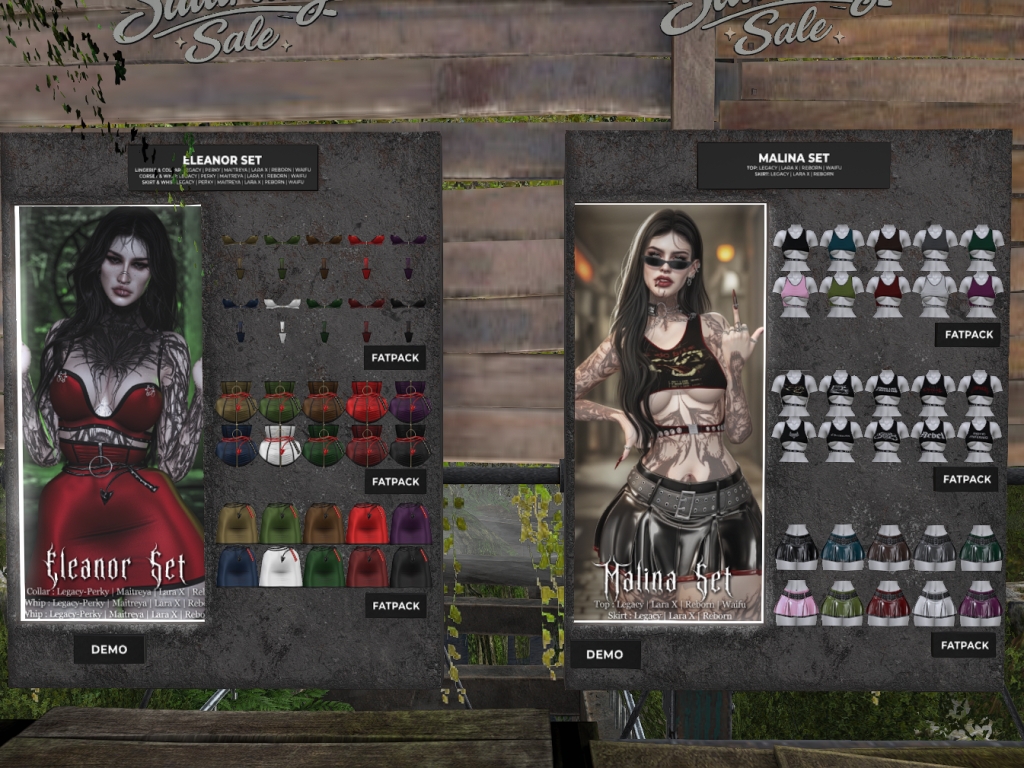Pick the white Malina skirt
The height and width of the screenshot is (768, 1024).
coord(934,604)
